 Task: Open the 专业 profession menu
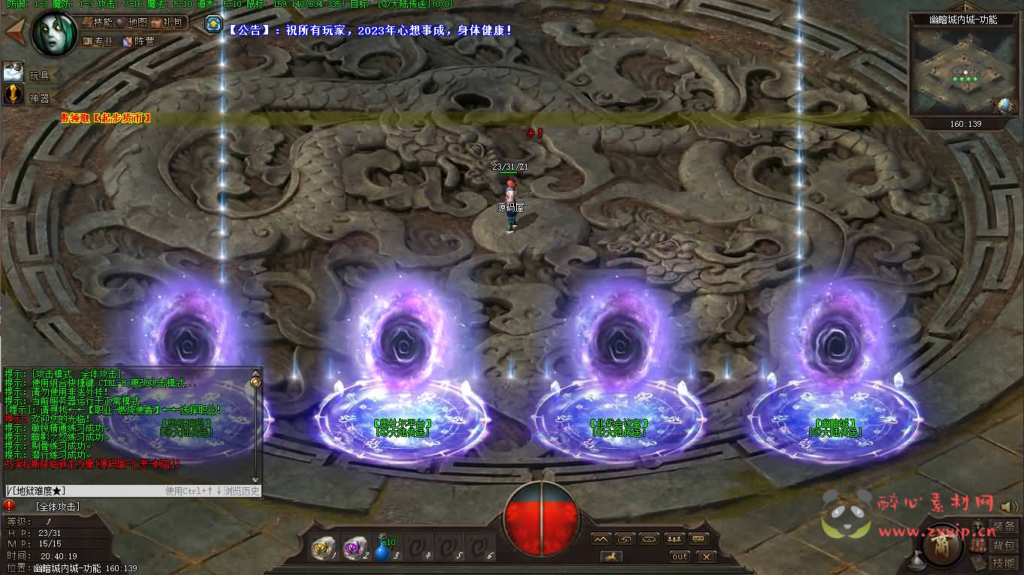100,41
